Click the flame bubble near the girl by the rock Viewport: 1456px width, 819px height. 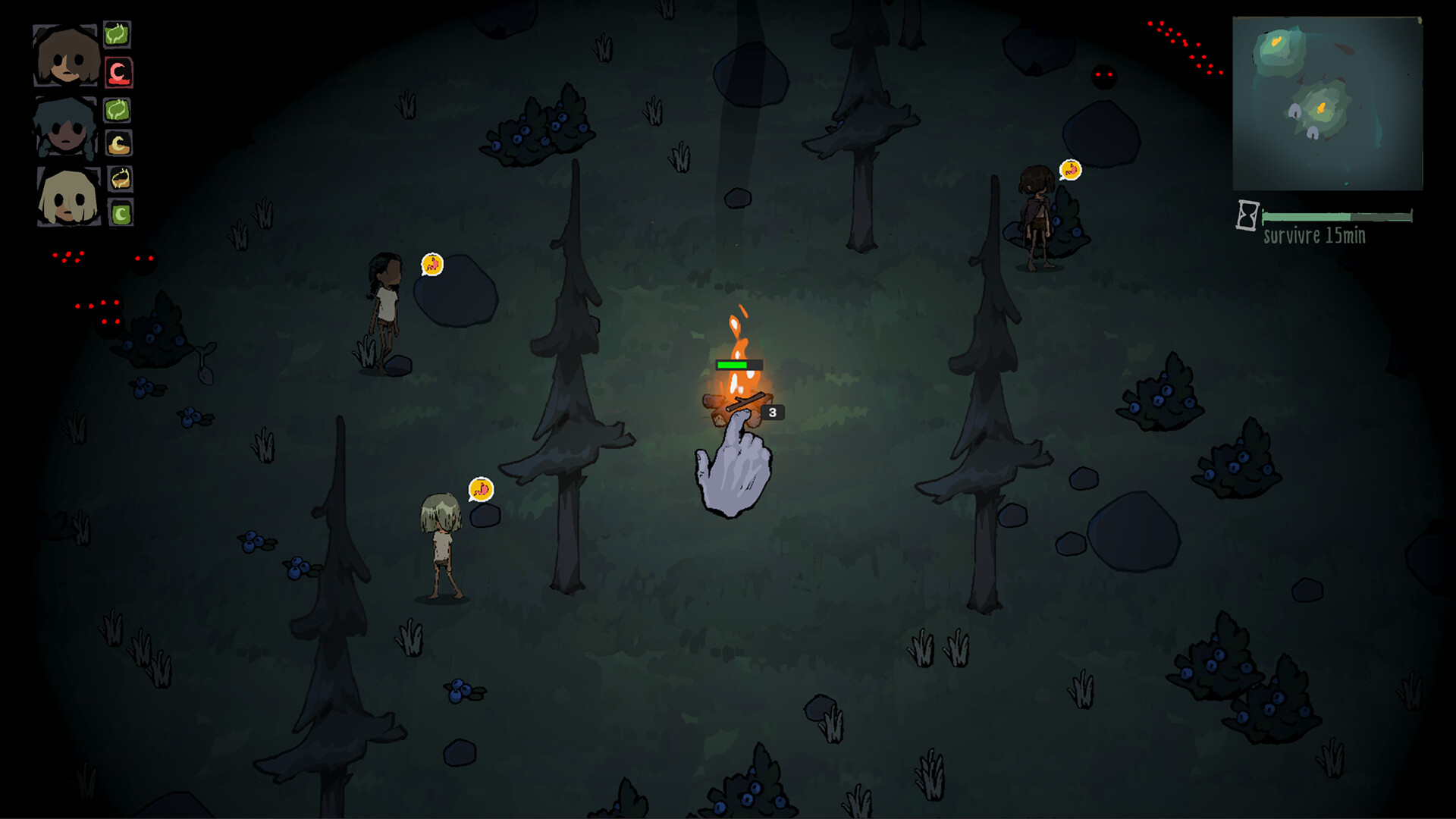pyautogui.click(x=431, y=264)
